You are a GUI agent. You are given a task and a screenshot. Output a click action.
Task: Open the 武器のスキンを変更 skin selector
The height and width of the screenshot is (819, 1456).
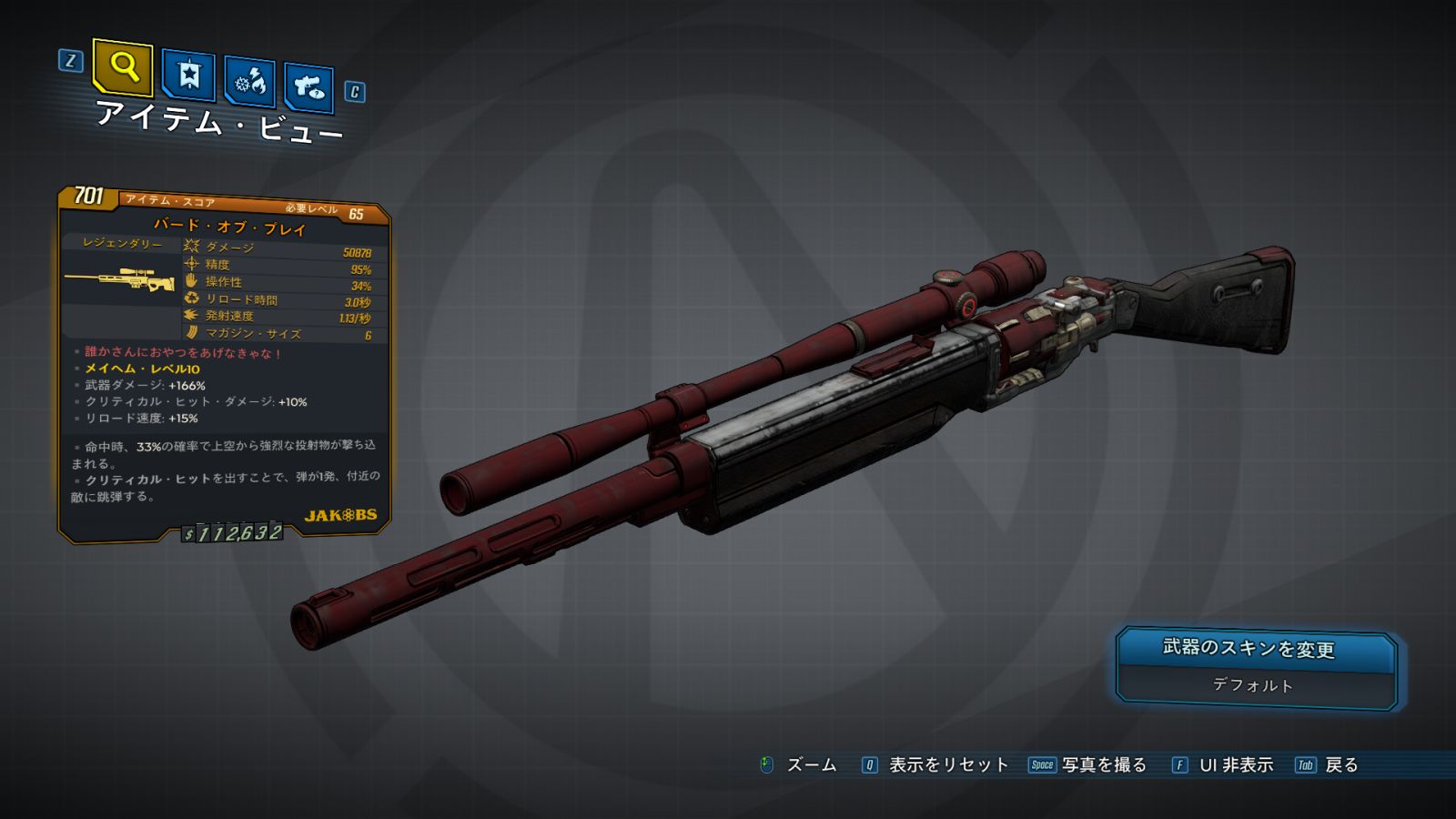point(1256,669)
